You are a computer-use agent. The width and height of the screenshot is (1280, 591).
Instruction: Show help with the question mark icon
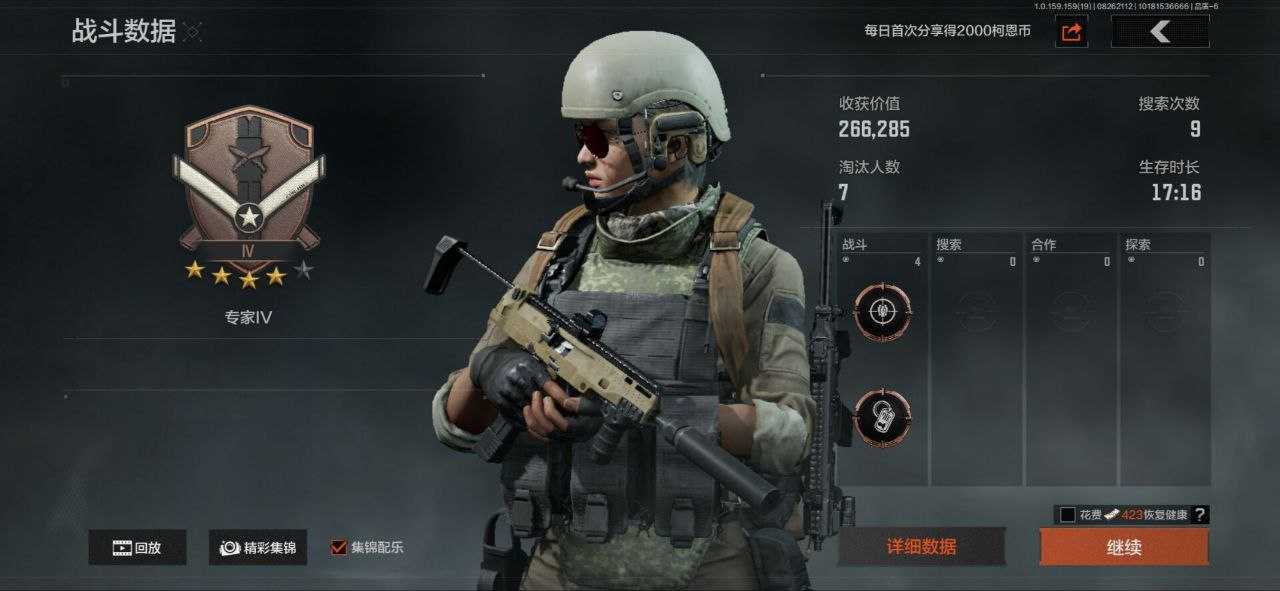pyautogui.click(x=1200, y=515)
